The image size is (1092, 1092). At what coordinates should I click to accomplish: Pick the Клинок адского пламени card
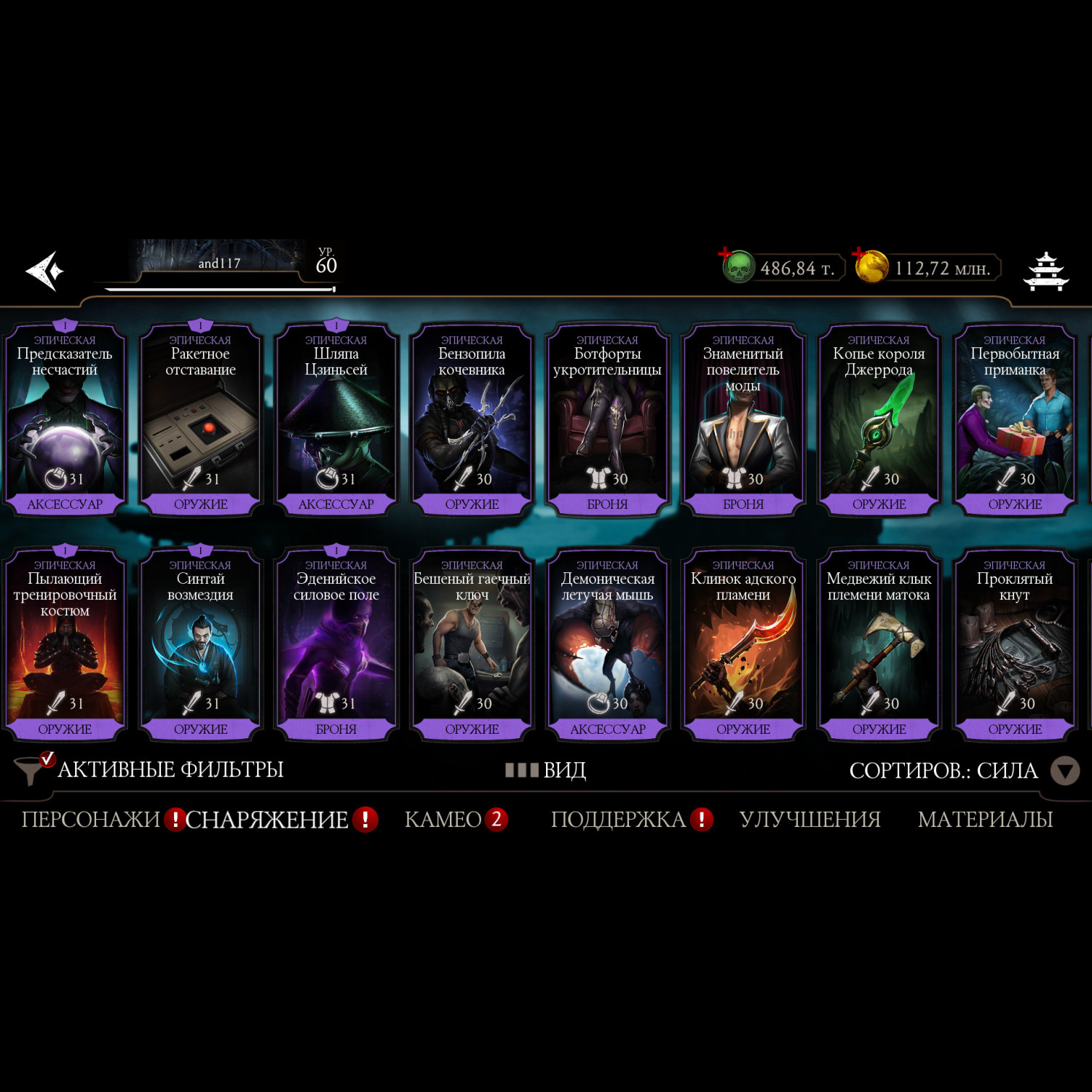coord(743,645)
